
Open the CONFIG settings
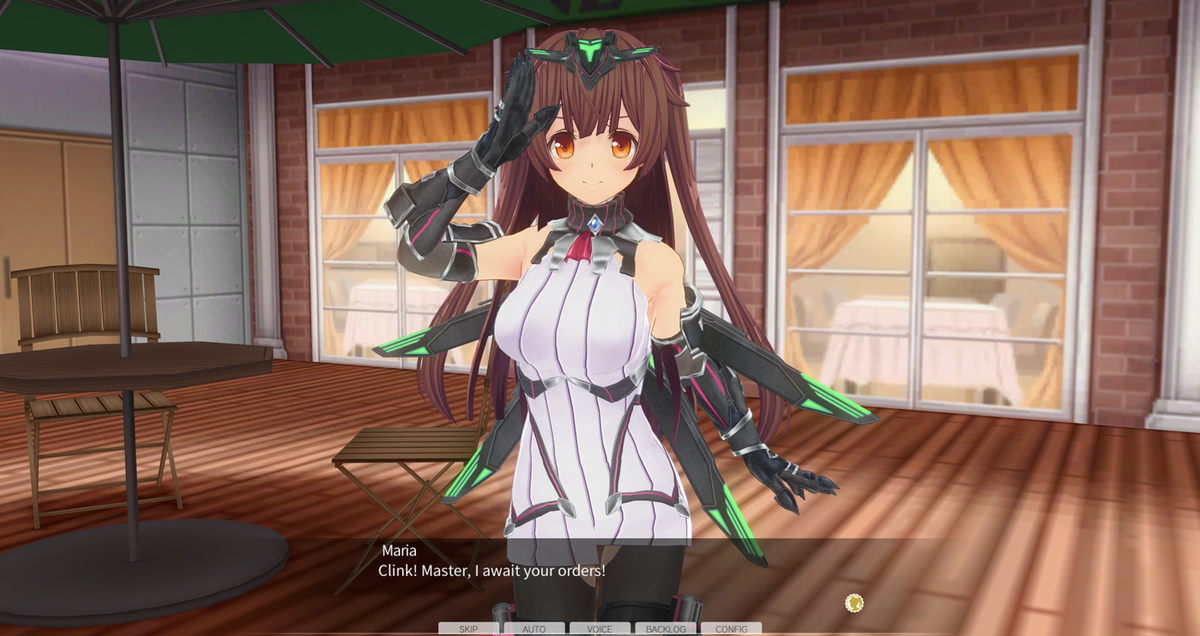(x=731, y=629)
